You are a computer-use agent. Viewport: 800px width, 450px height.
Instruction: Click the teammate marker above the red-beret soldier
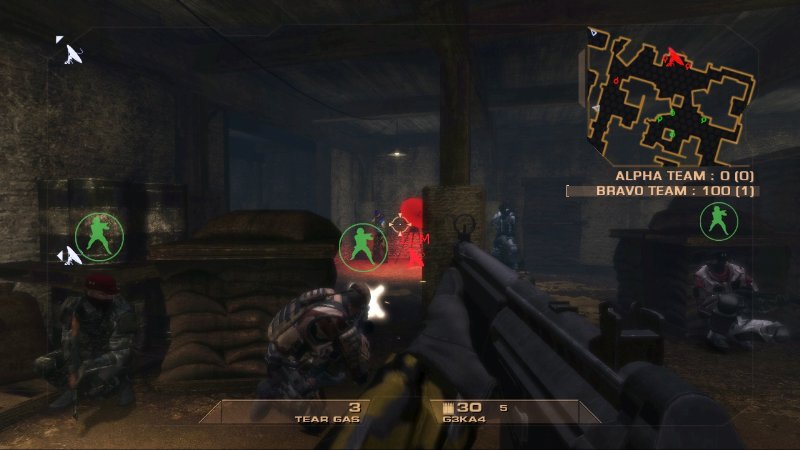pyautogui.click(x=99, y=236)
